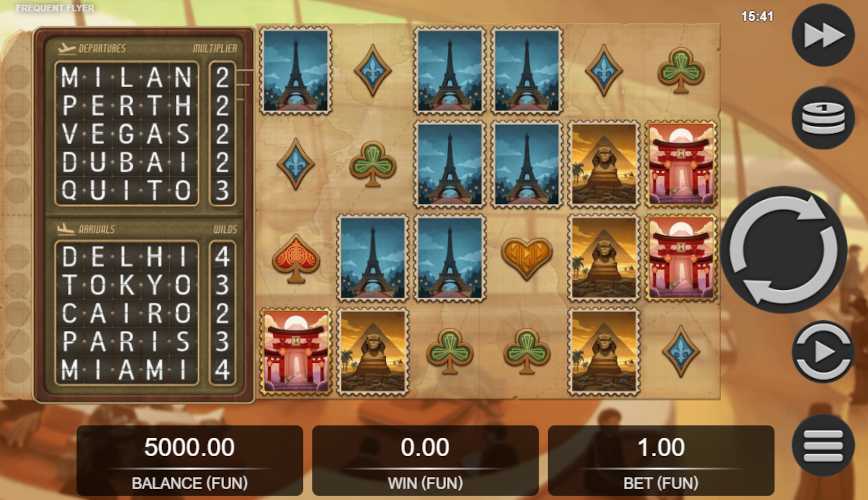The width and height of the screenshot is (868, 500).
Task: Open the coin stack bet settings
Action: coord(822,117)
